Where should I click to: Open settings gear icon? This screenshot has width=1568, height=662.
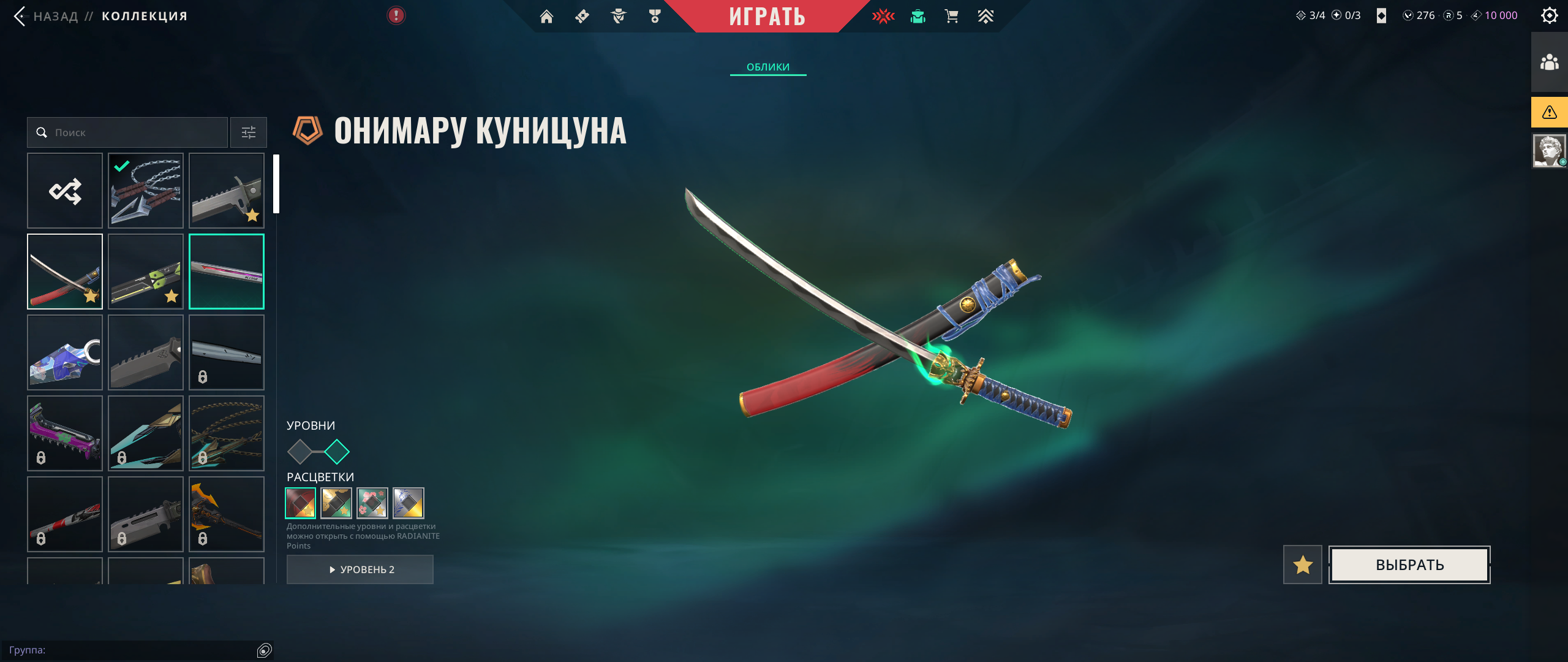pos(1549,15)
